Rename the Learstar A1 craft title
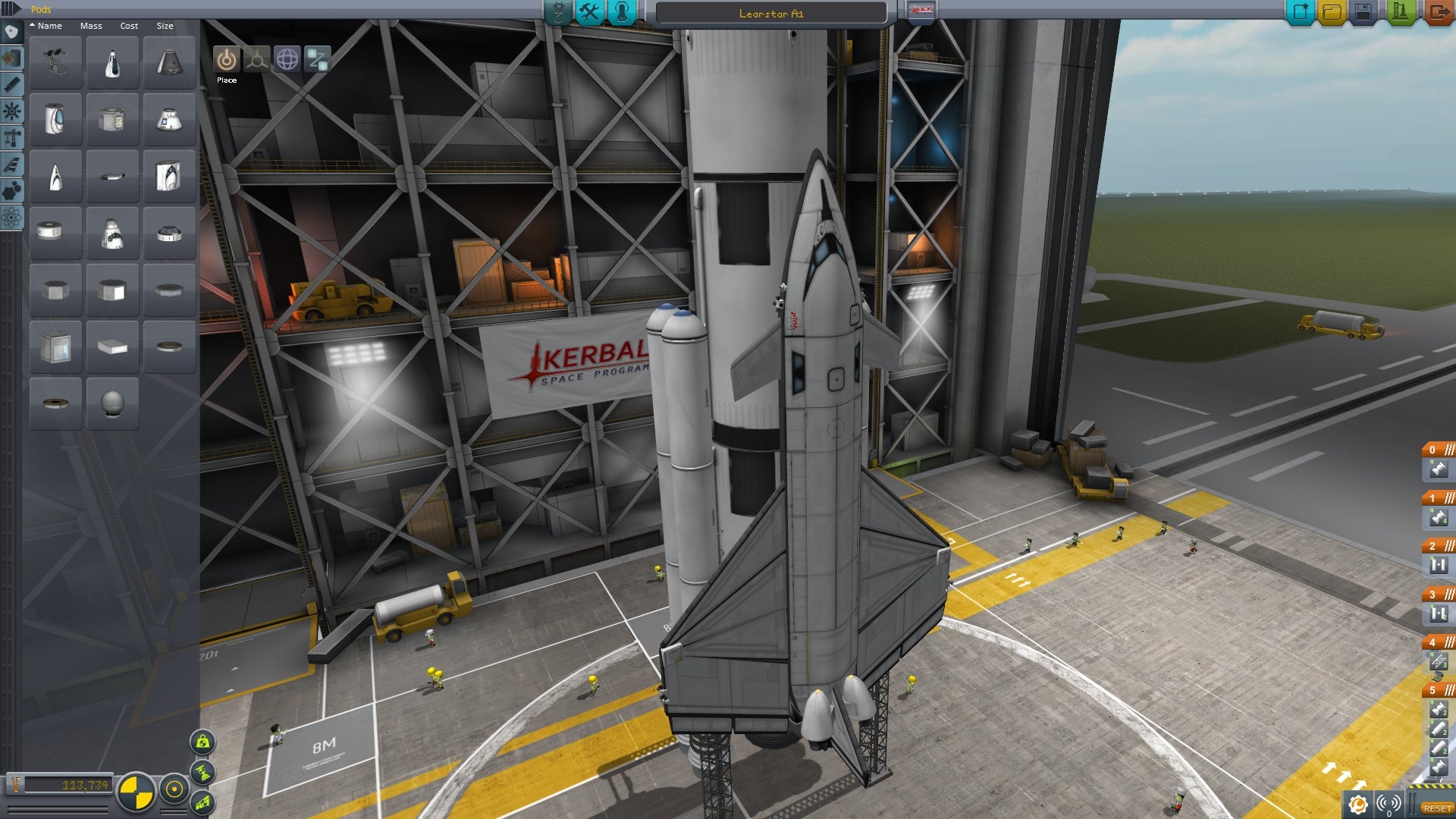1456x819 pixels. point(771,13)
